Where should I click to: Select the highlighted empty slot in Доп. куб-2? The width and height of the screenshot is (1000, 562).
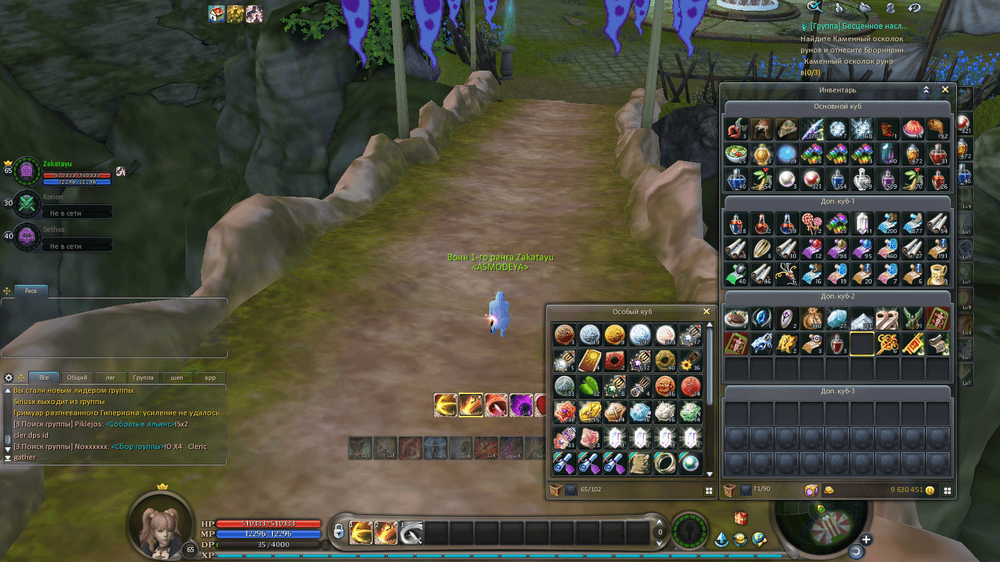click(862, 344)
